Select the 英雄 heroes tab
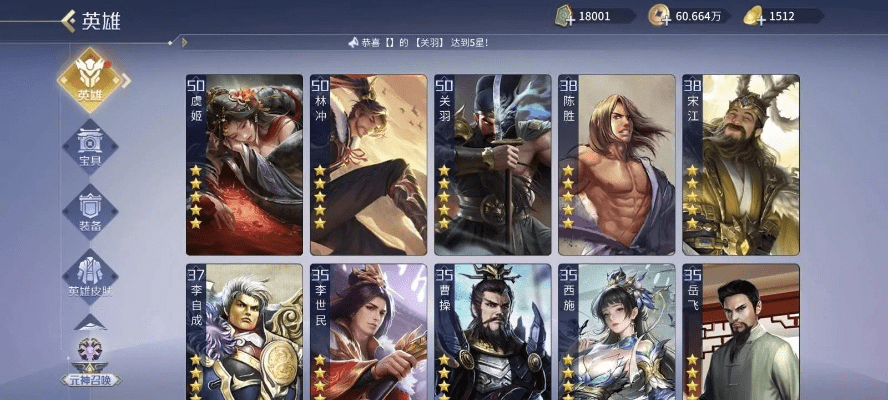 (89, 79)
